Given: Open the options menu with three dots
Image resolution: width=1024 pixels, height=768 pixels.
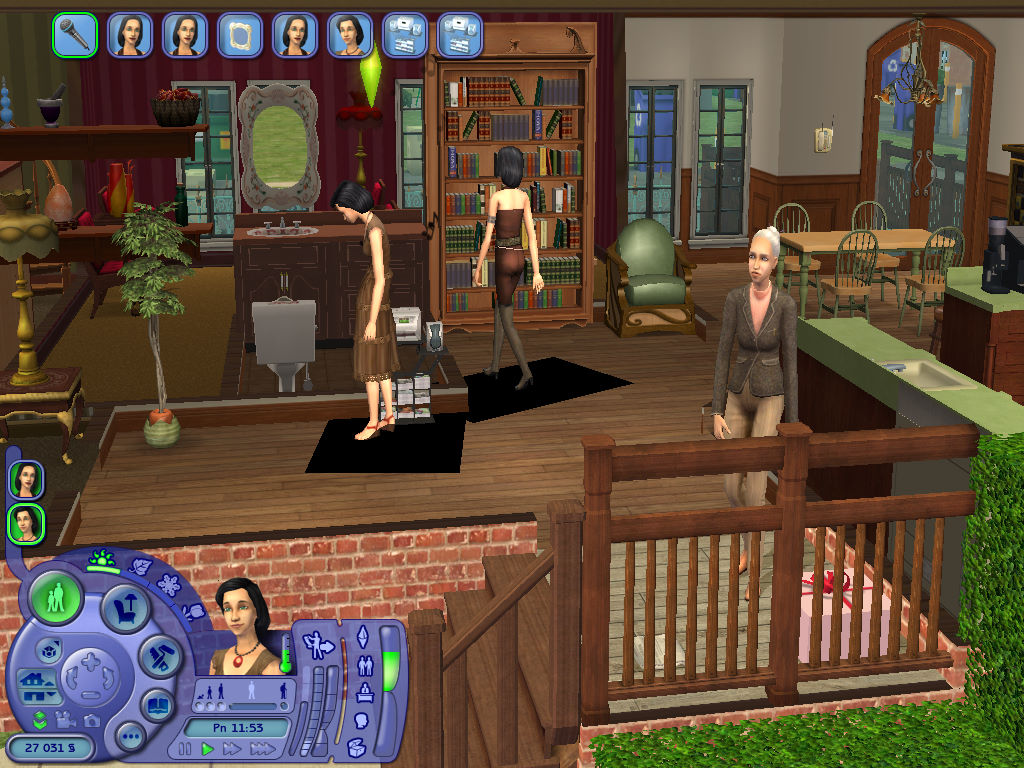Looking at the screenshot, I should (130, 738).
